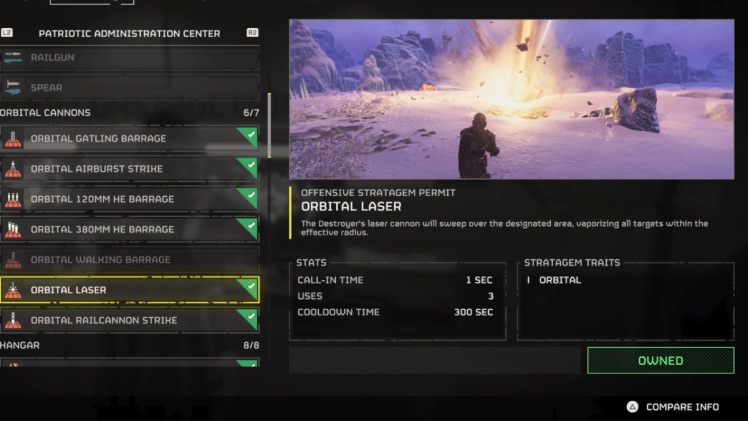Pick the Orbital 120MM HE Barrage

point(130,199)
